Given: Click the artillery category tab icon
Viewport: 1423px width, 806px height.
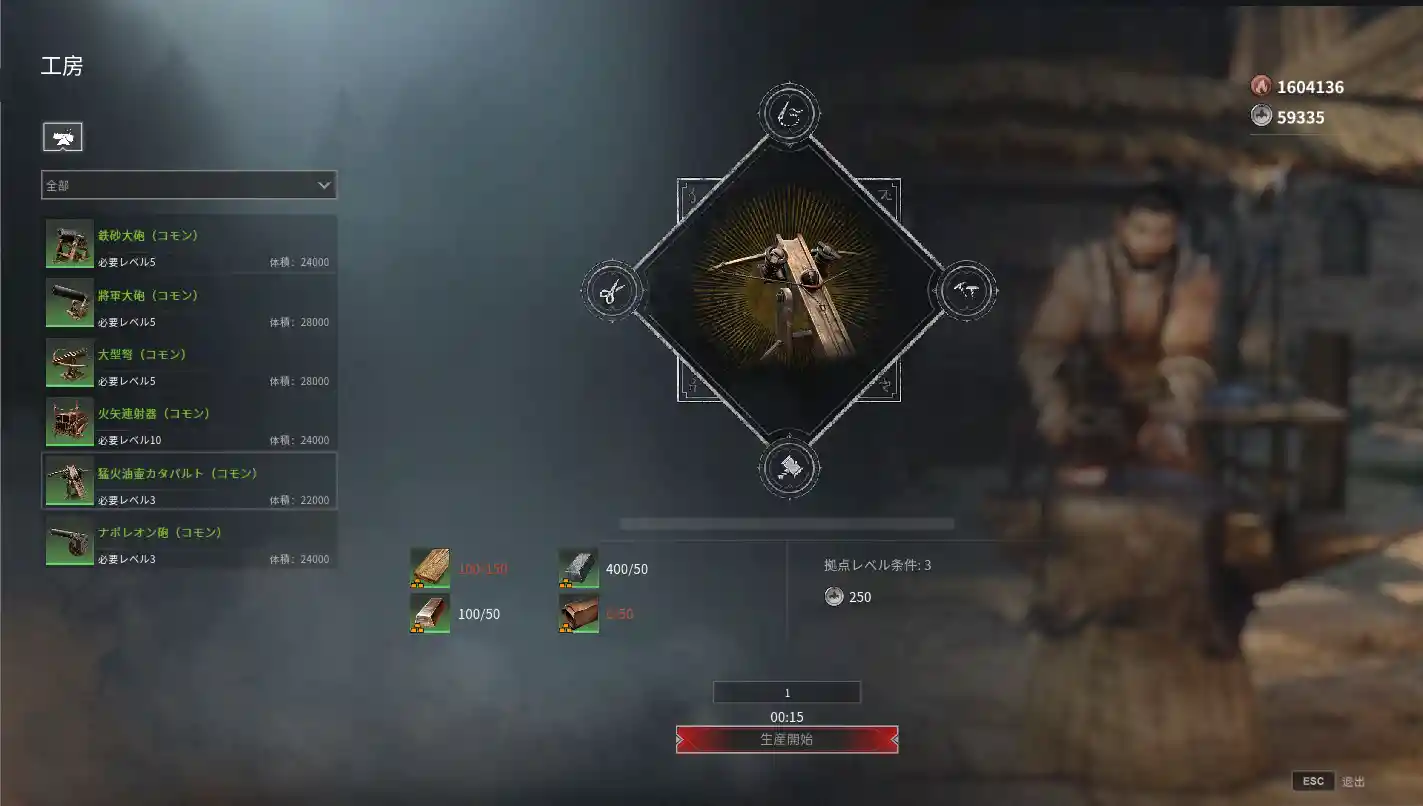Looking at the screenshot, I should pos(62,138).
